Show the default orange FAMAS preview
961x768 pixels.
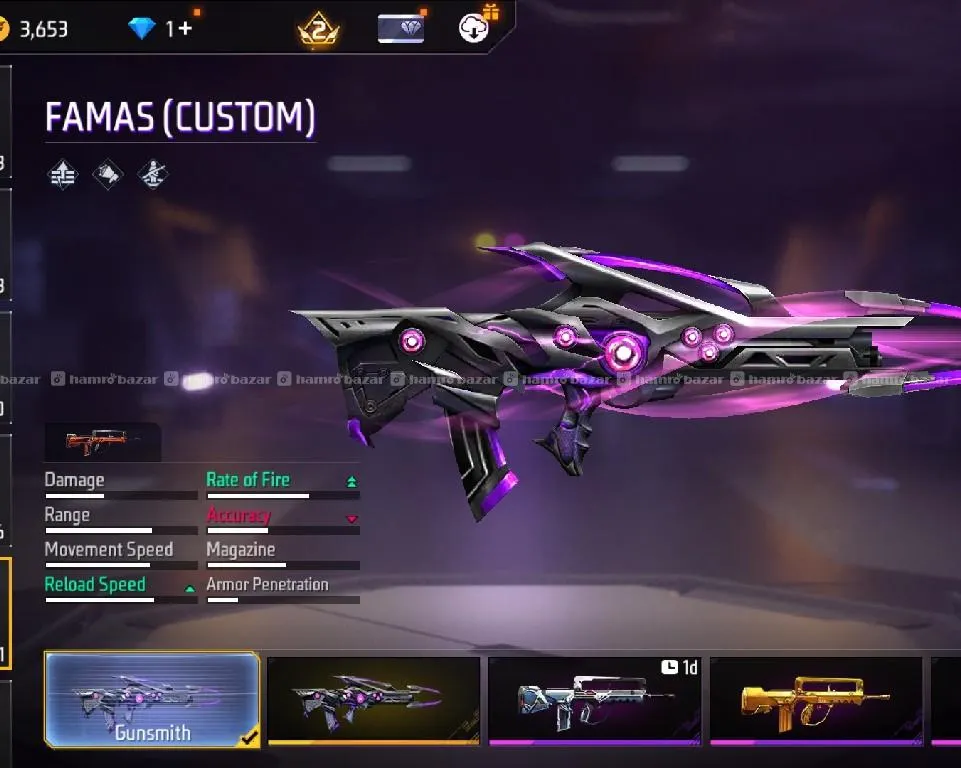(x=101, y=440)
